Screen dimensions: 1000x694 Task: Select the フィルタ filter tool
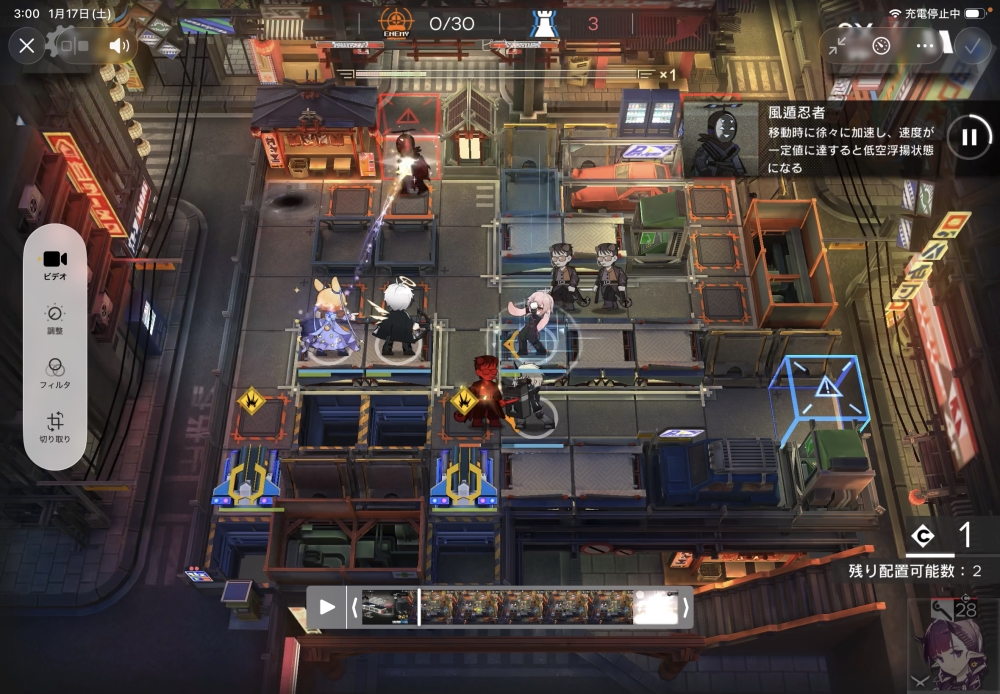[x=55, y=374]
